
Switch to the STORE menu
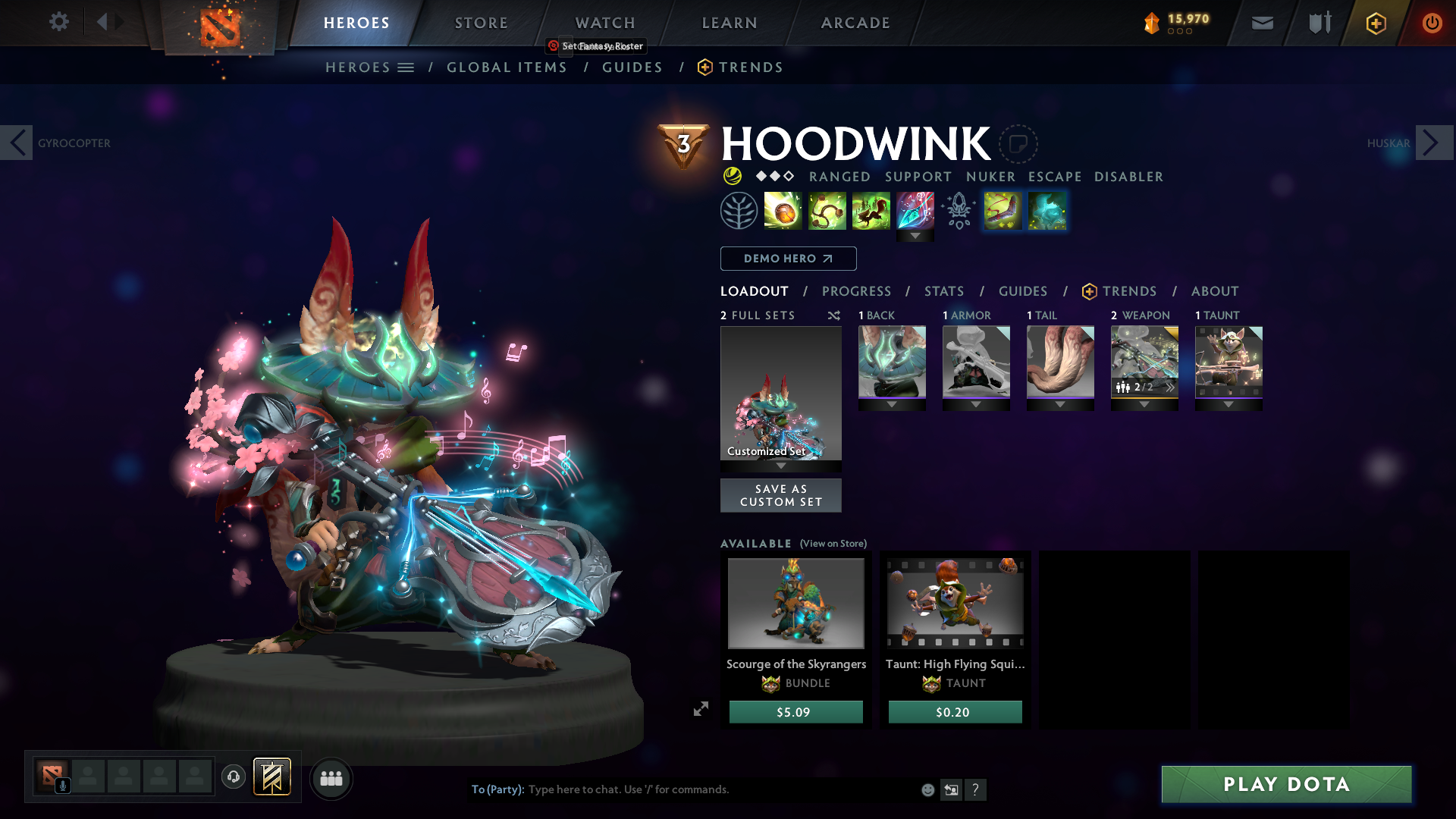[x=481, y=23]
